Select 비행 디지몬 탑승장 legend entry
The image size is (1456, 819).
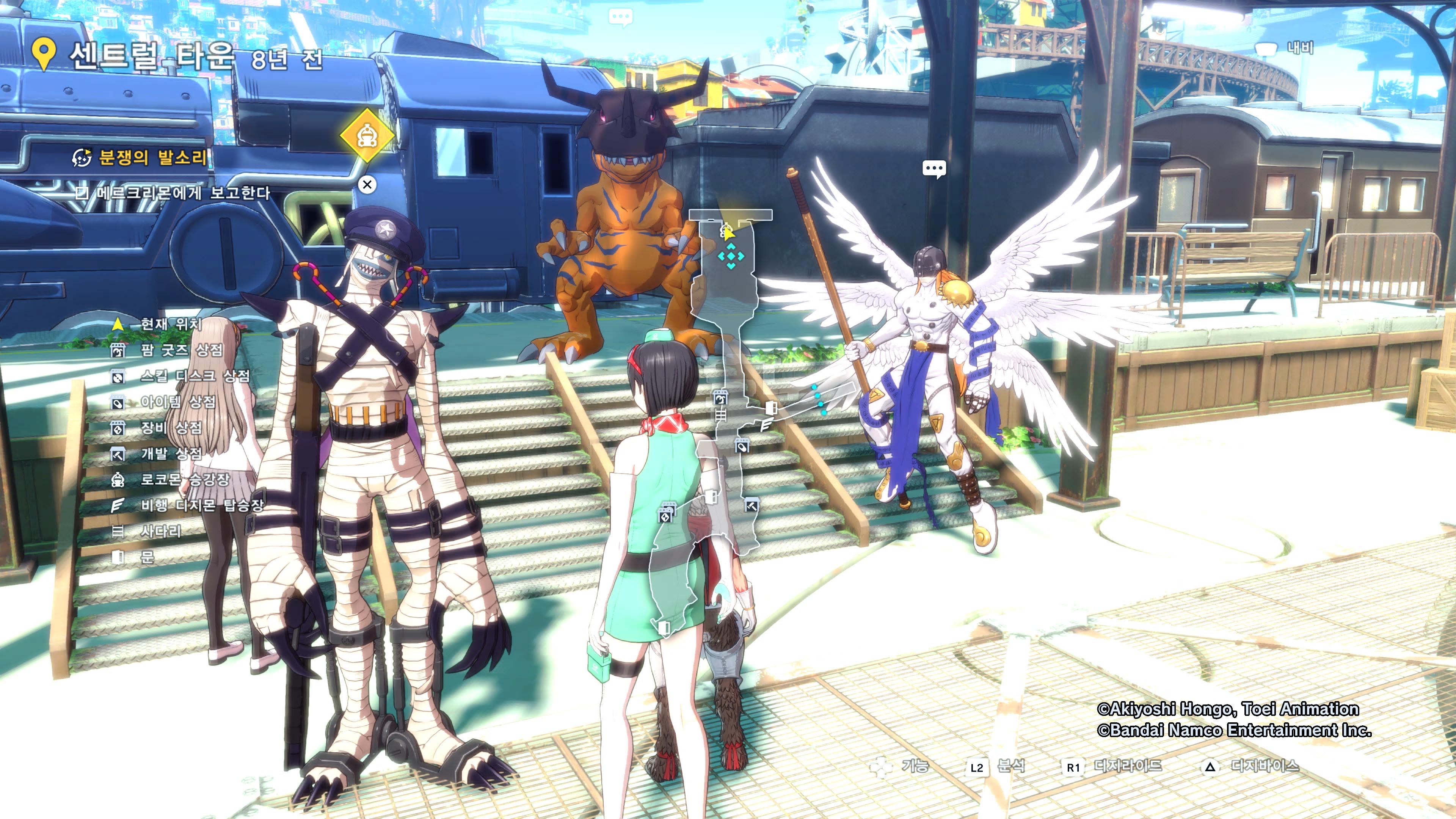click(202, 505)
